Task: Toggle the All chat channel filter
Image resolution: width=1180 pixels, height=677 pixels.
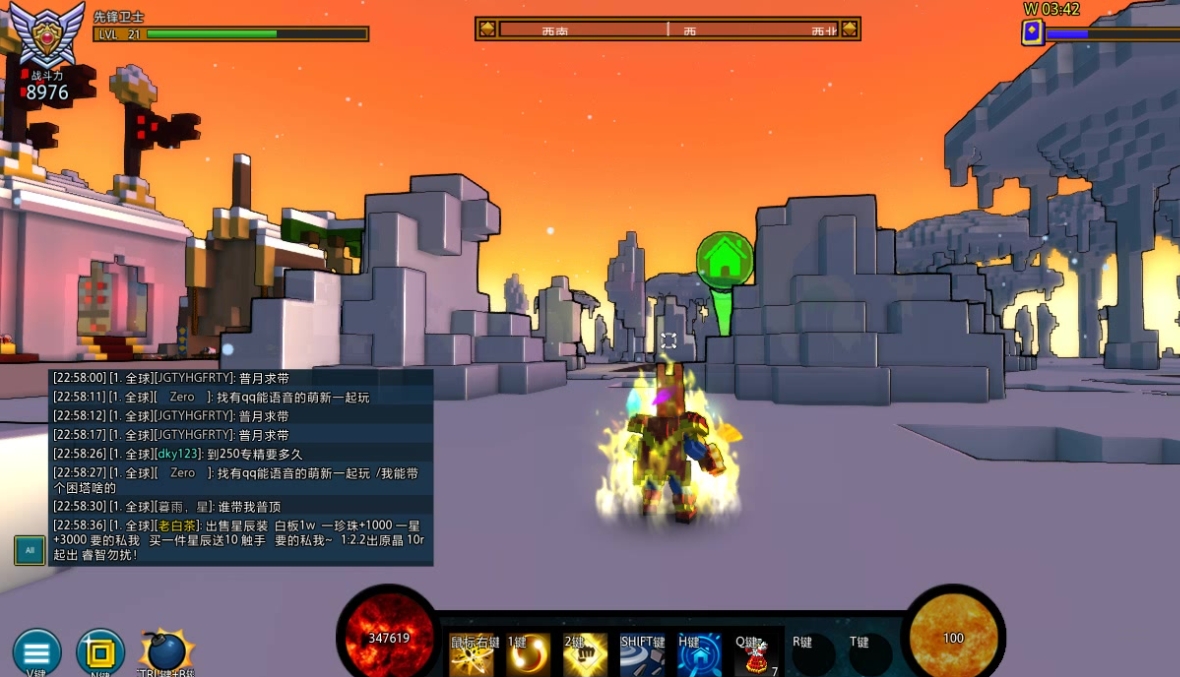Action: [29, 550]
